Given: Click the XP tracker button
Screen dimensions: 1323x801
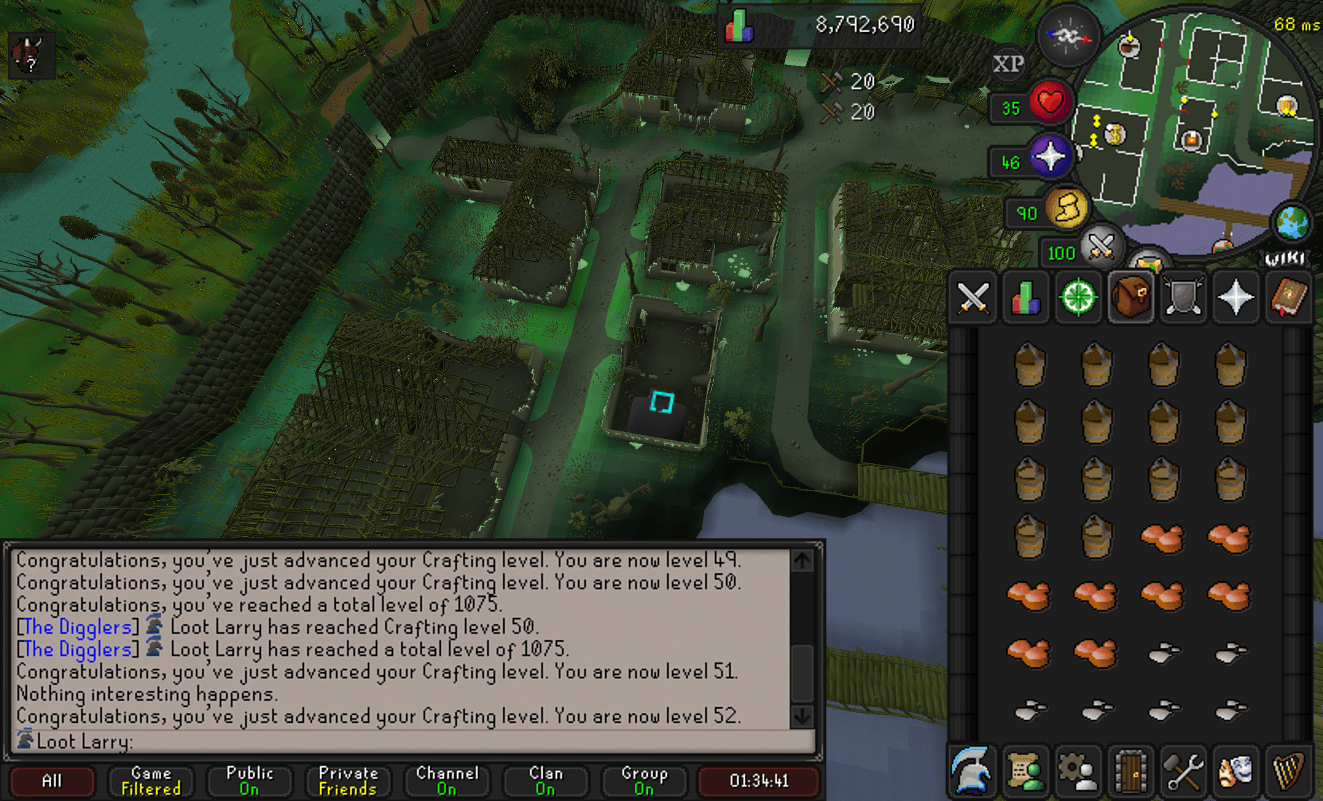Looking at the screenshot, I should click(1008, 63).
